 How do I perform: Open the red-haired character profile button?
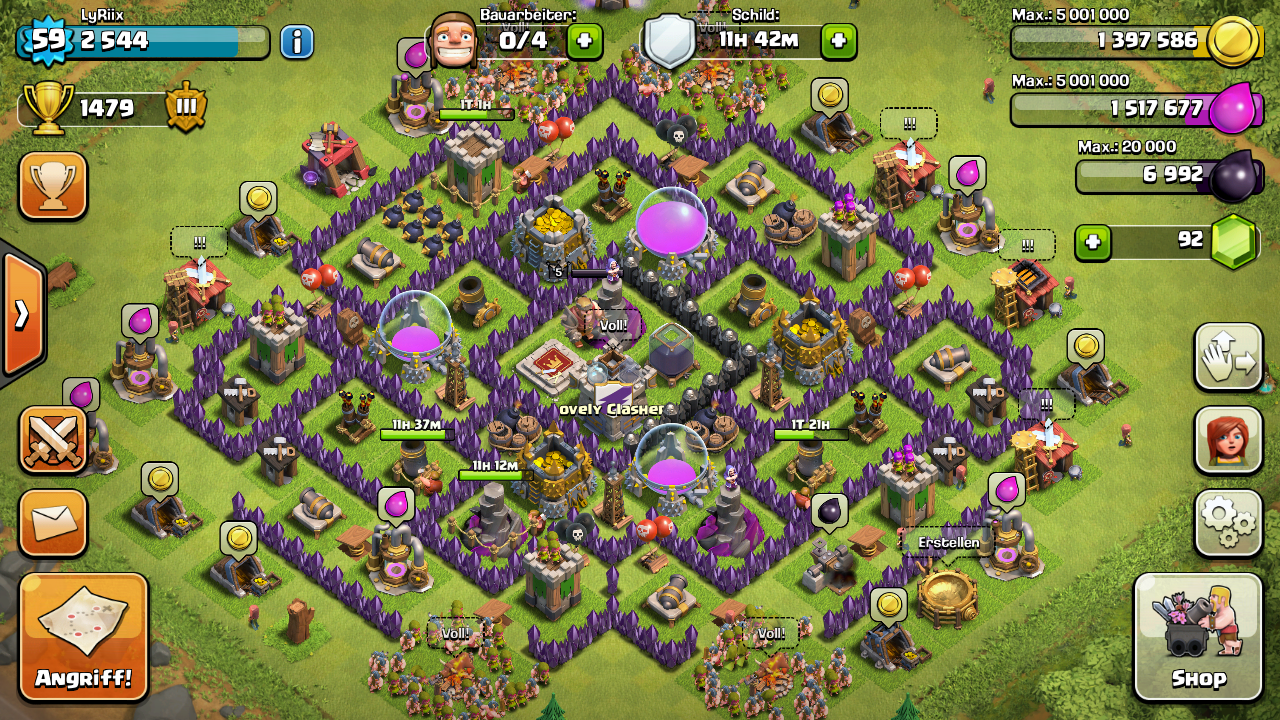coord(1228,440)
